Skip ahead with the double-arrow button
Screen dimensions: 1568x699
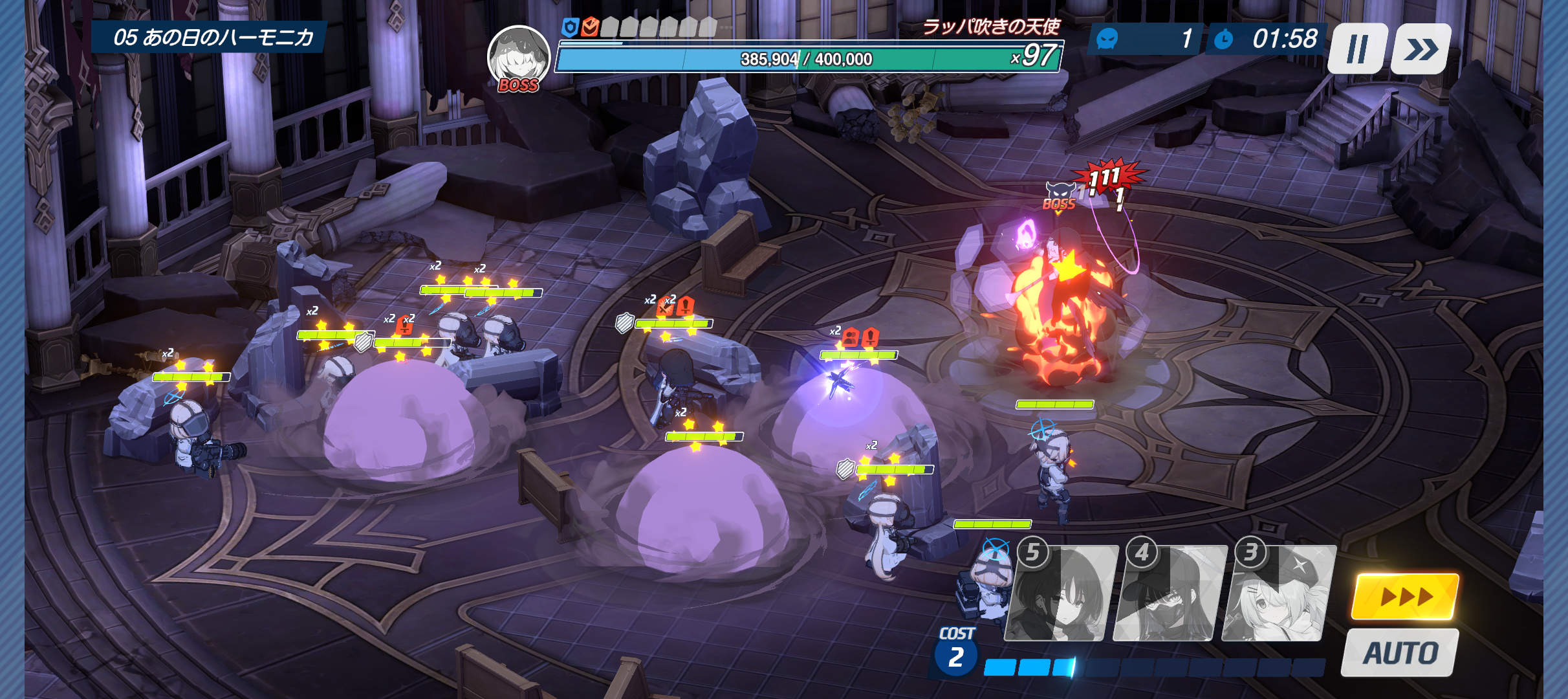click(x=1421, y=49)
